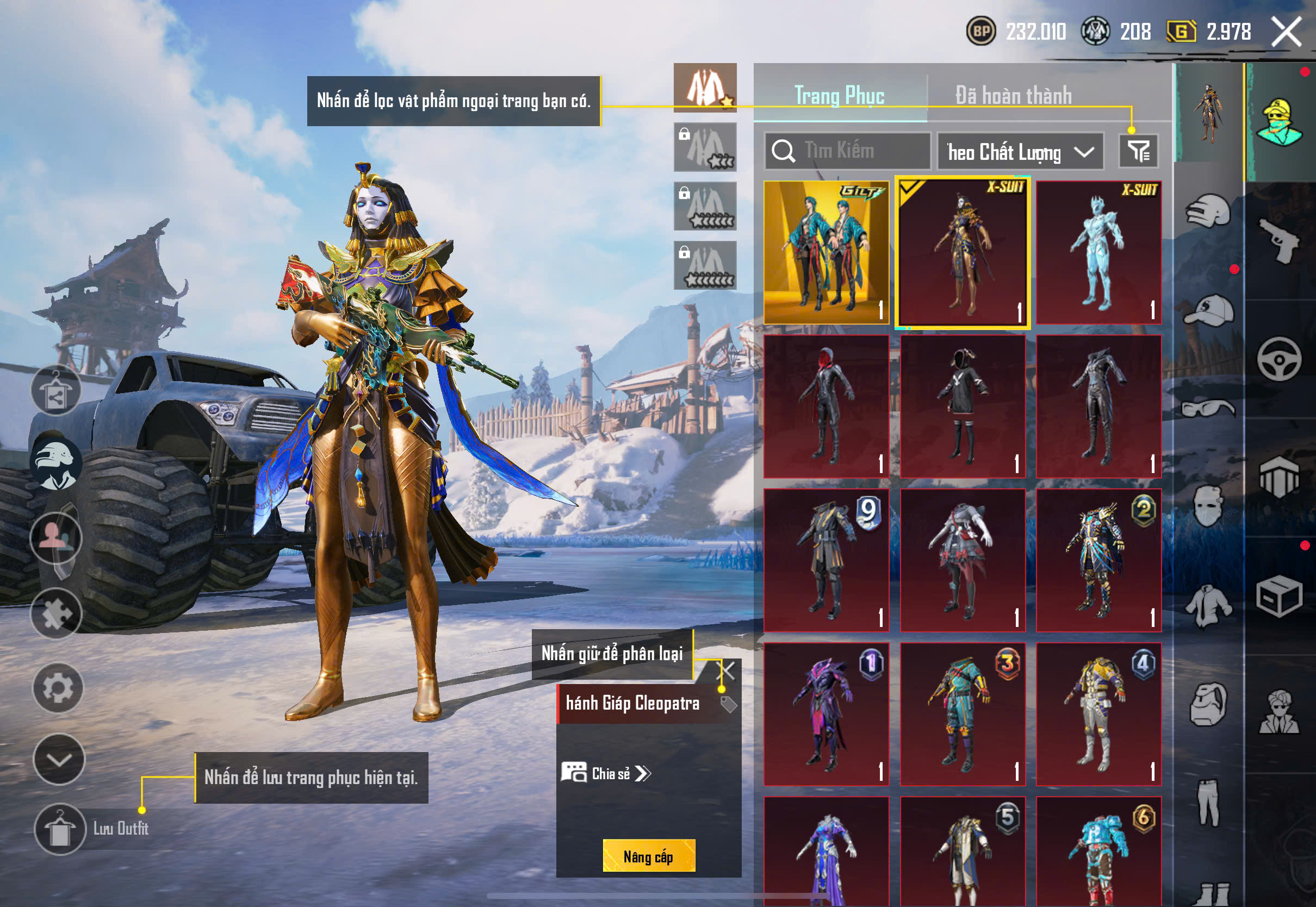Image resolution: width=1316 pixels, height=907 pixels.
Task: Open the Theo Chất Lượng sort dropdown
Action: (1020, 152)
